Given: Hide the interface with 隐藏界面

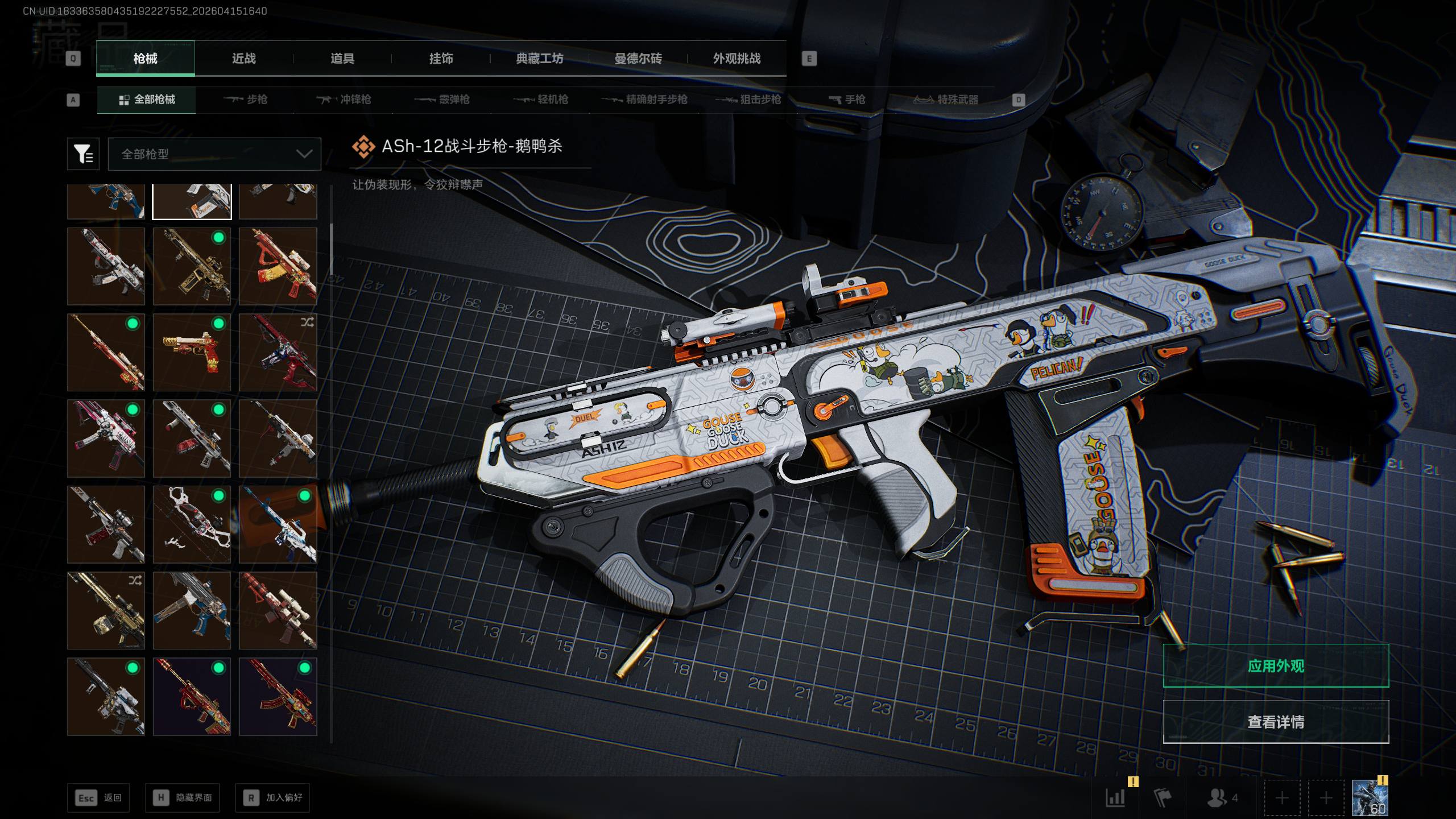Looking at the screenshot, I should pyautogui.click(x=182, y=798).
